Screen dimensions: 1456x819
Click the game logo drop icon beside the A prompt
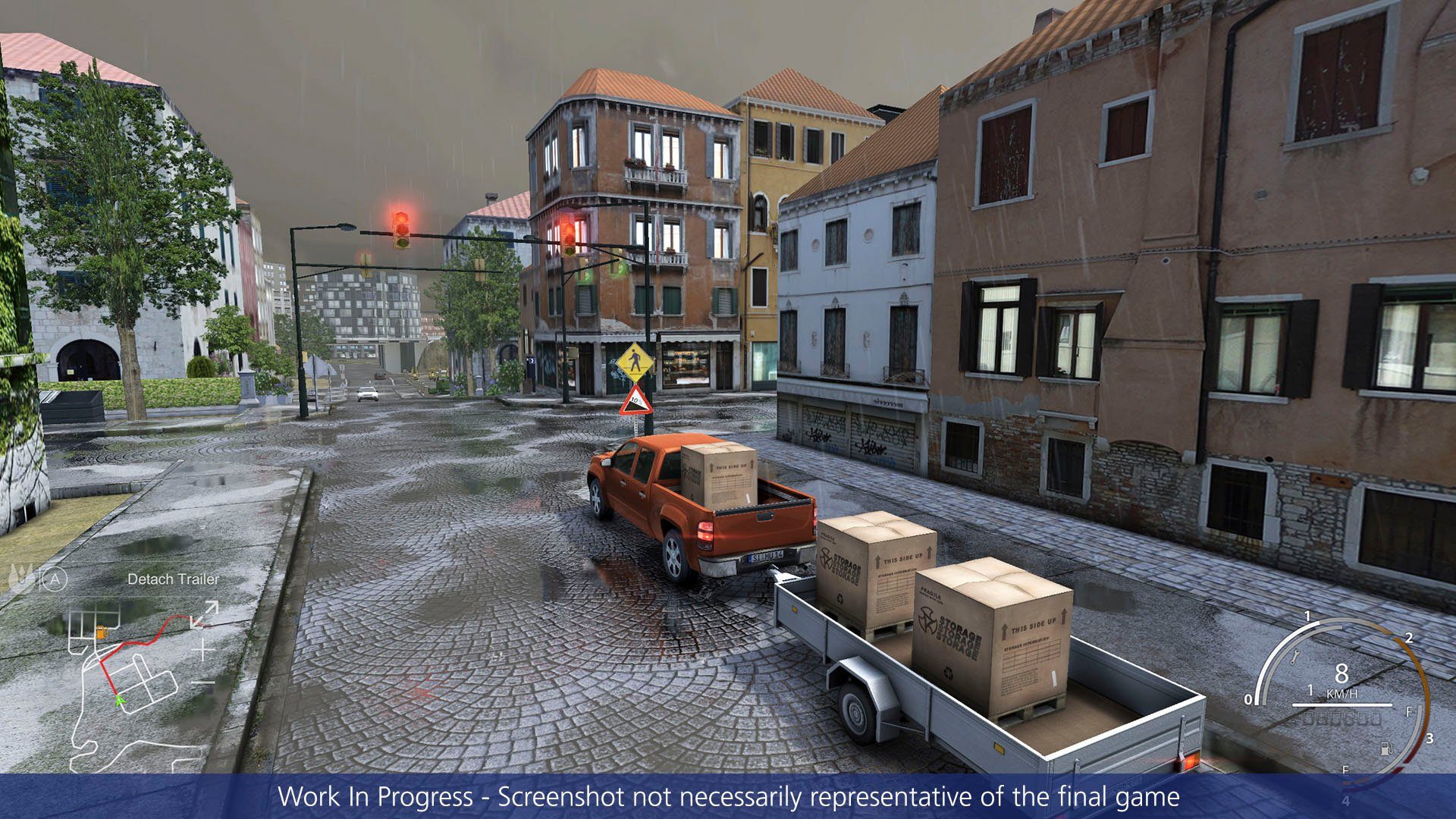(x=18, y=577)
